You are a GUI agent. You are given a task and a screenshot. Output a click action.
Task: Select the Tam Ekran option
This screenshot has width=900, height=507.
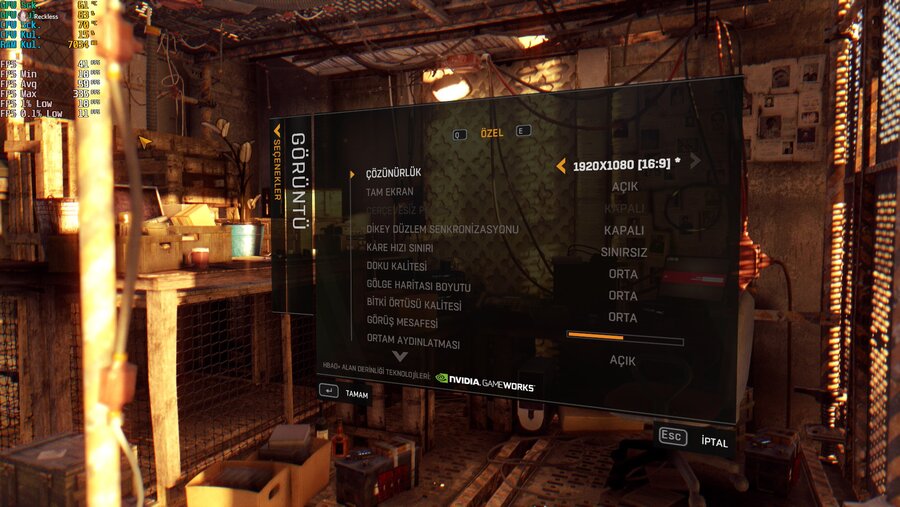[390, 191]
